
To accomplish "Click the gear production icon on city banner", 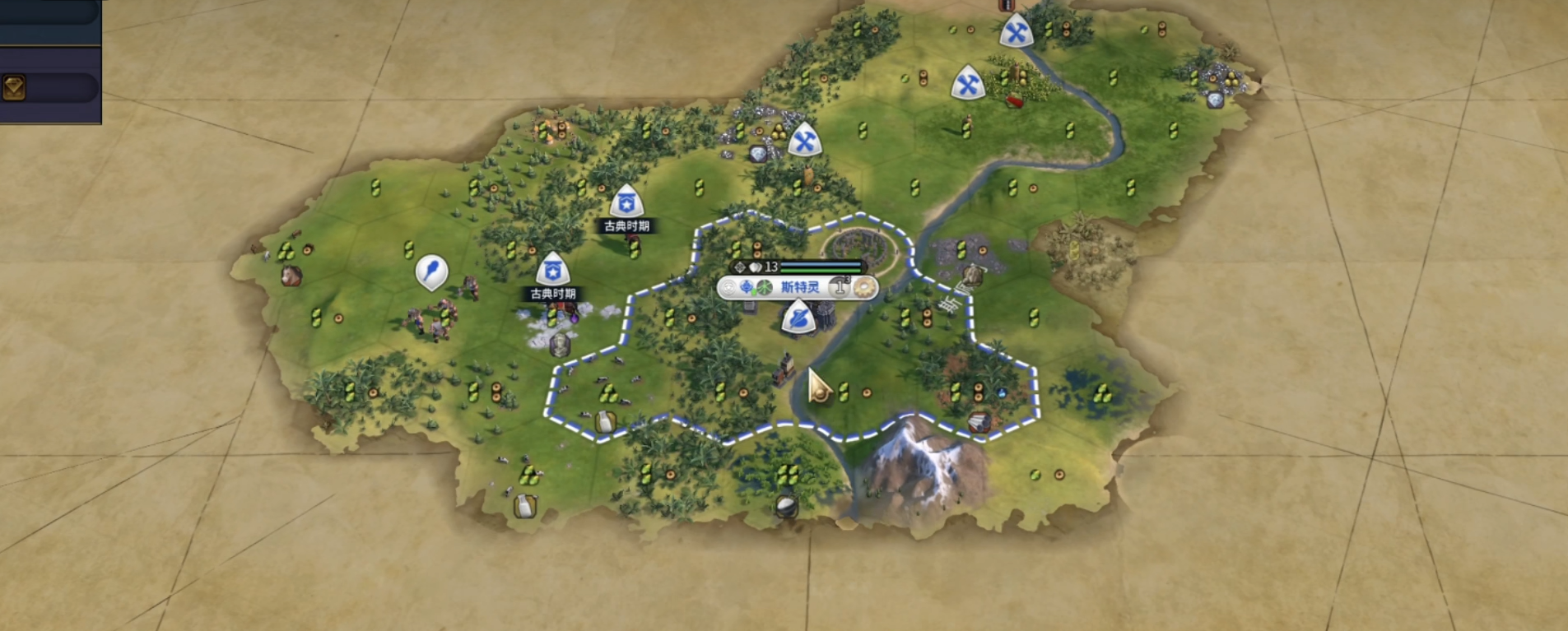I will pos(864,287).
